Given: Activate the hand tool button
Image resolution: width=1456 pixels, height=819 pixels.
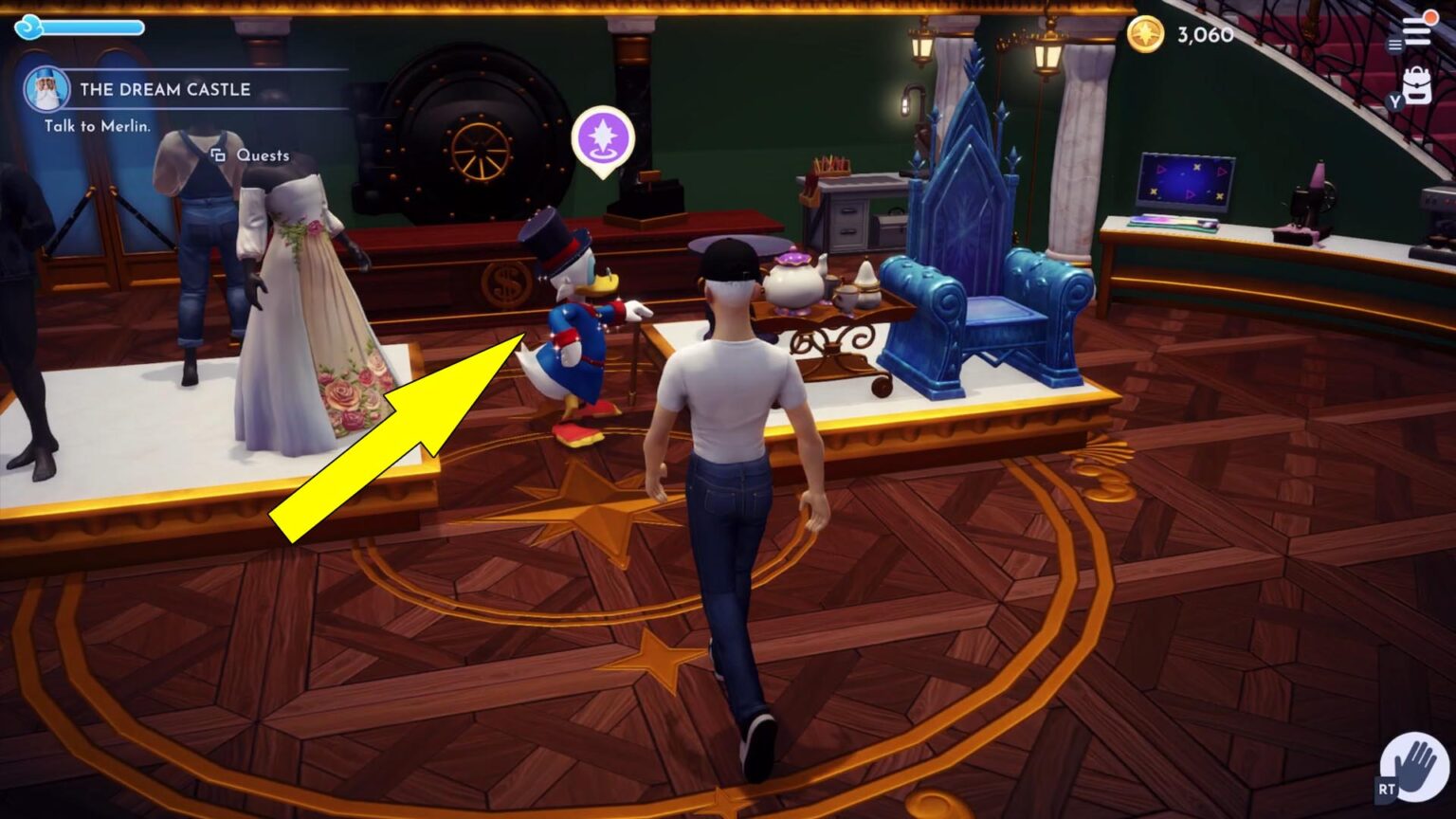Looking at the screenshot, I should [x=1413, y=766].
